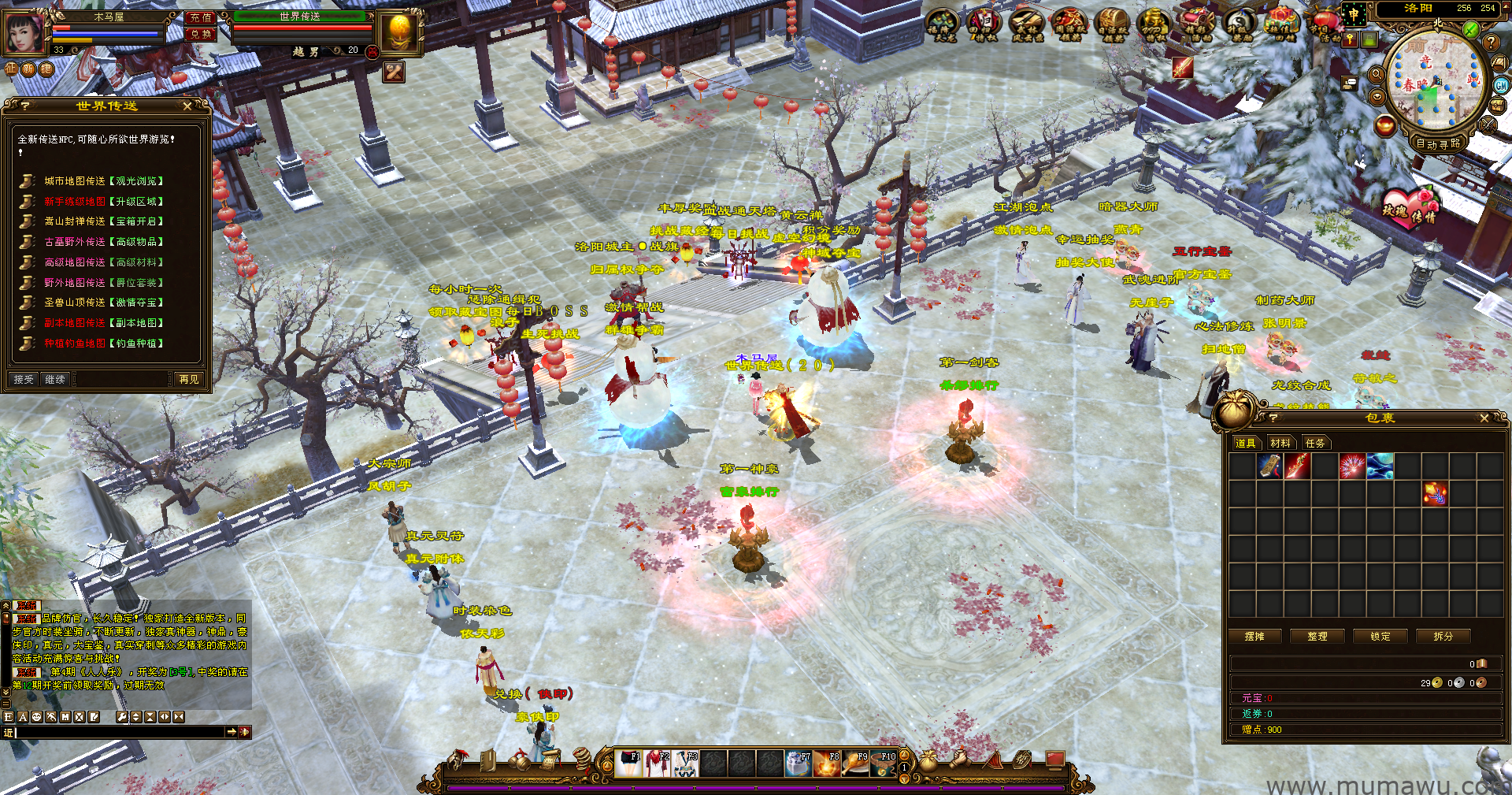Open the 摆摊 stall button

pos(1254,636)
